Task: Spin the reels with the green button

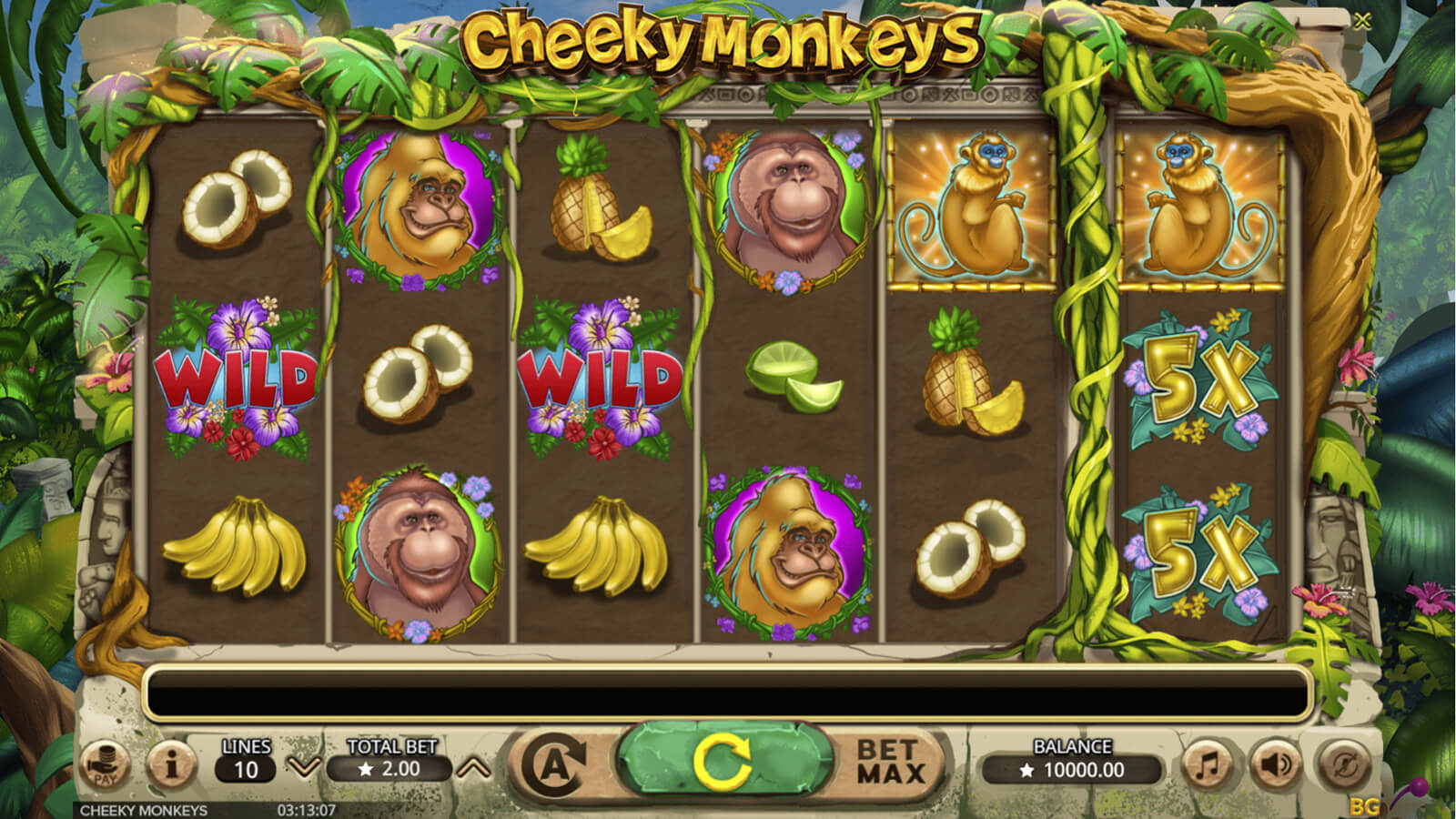Action: coord(724,763)
